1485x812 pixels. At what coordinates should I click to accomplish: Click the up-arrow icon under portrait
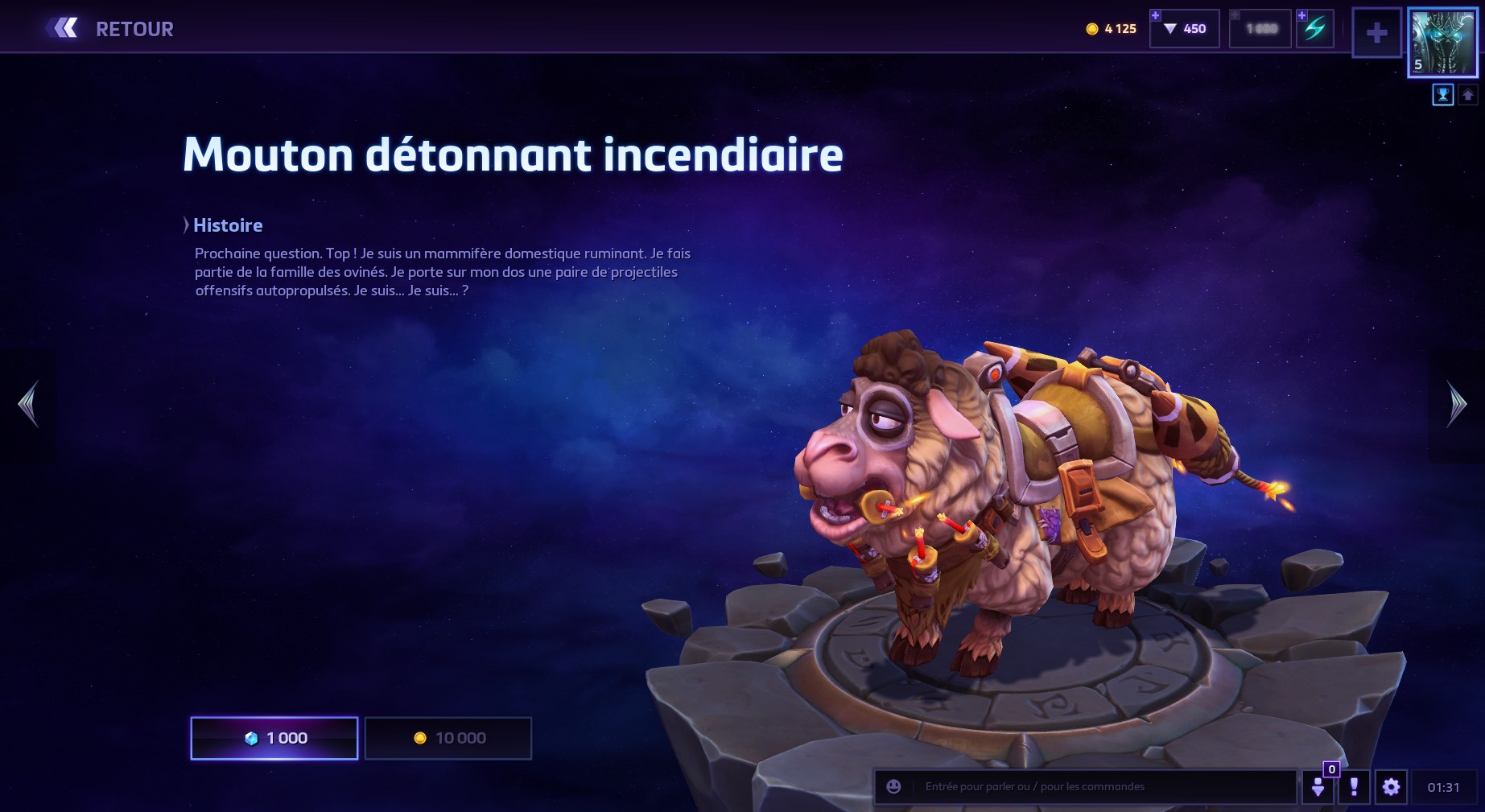[x=1467, y=95]
